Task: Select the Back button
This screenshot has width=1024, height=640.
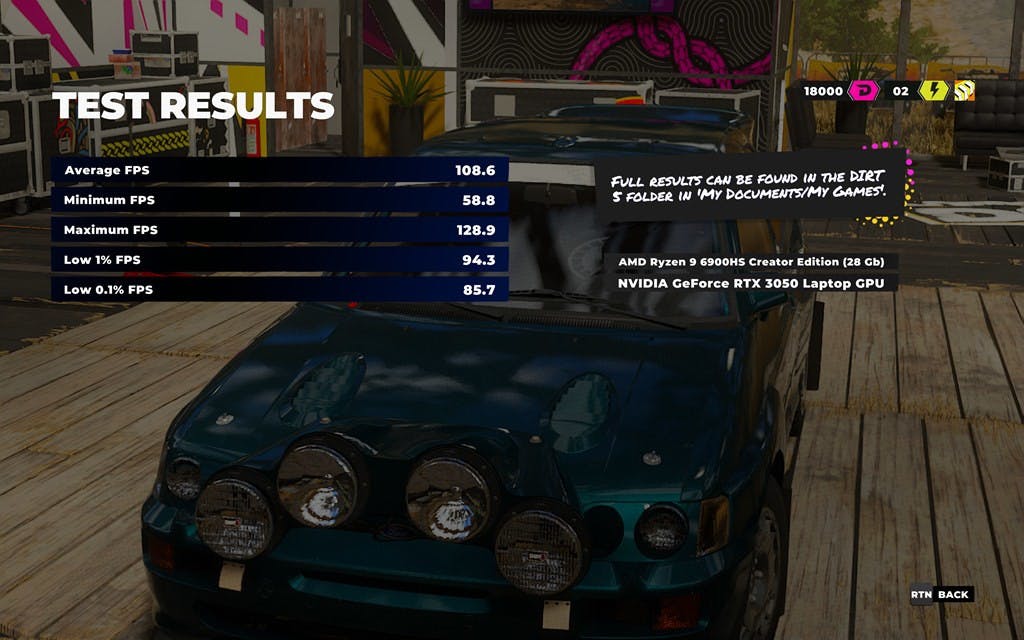Action: point(941,595)
